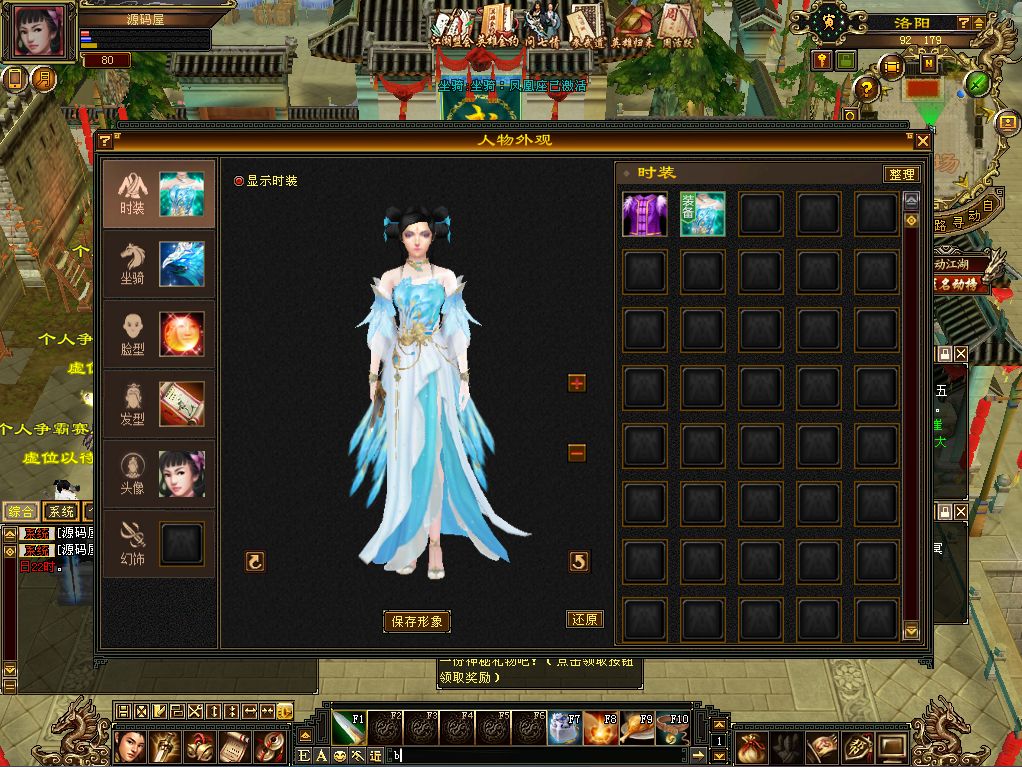The image size is (1022, 767).
Task: Click 还原 to restore the appearance
Action: tap(584, 619)
